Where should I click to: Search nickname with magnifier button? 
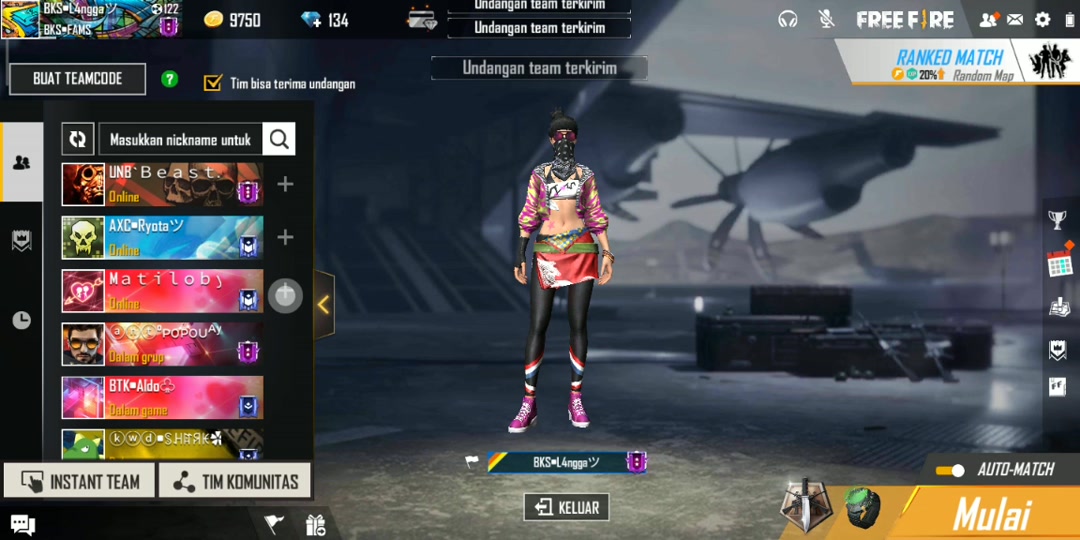pyautogui.click(x=279, y=140)
